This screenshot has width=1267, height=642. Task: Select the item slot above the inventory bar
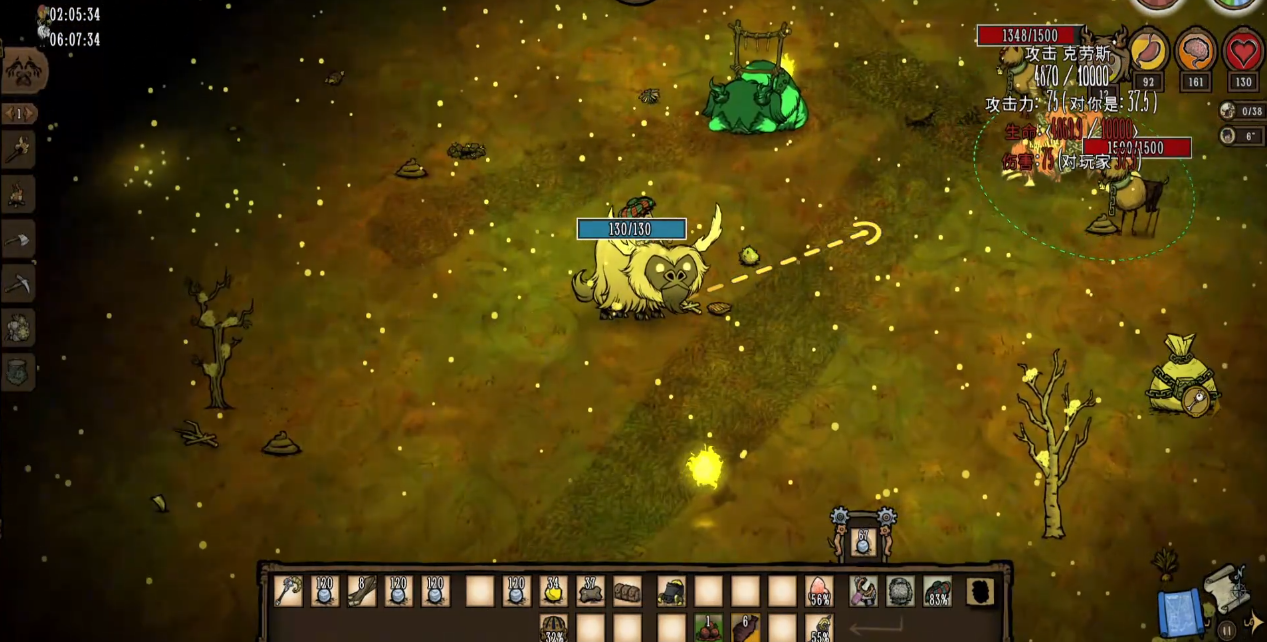(x=862, y=542)
